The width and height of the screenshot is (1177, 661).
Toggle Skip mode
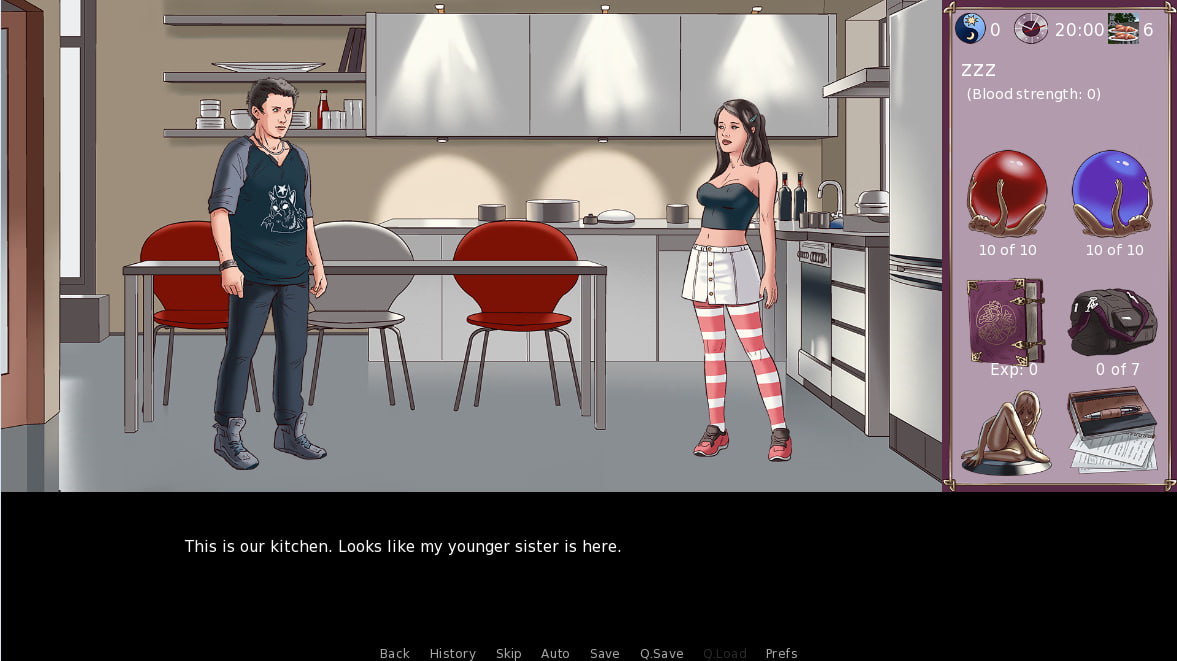508,653
